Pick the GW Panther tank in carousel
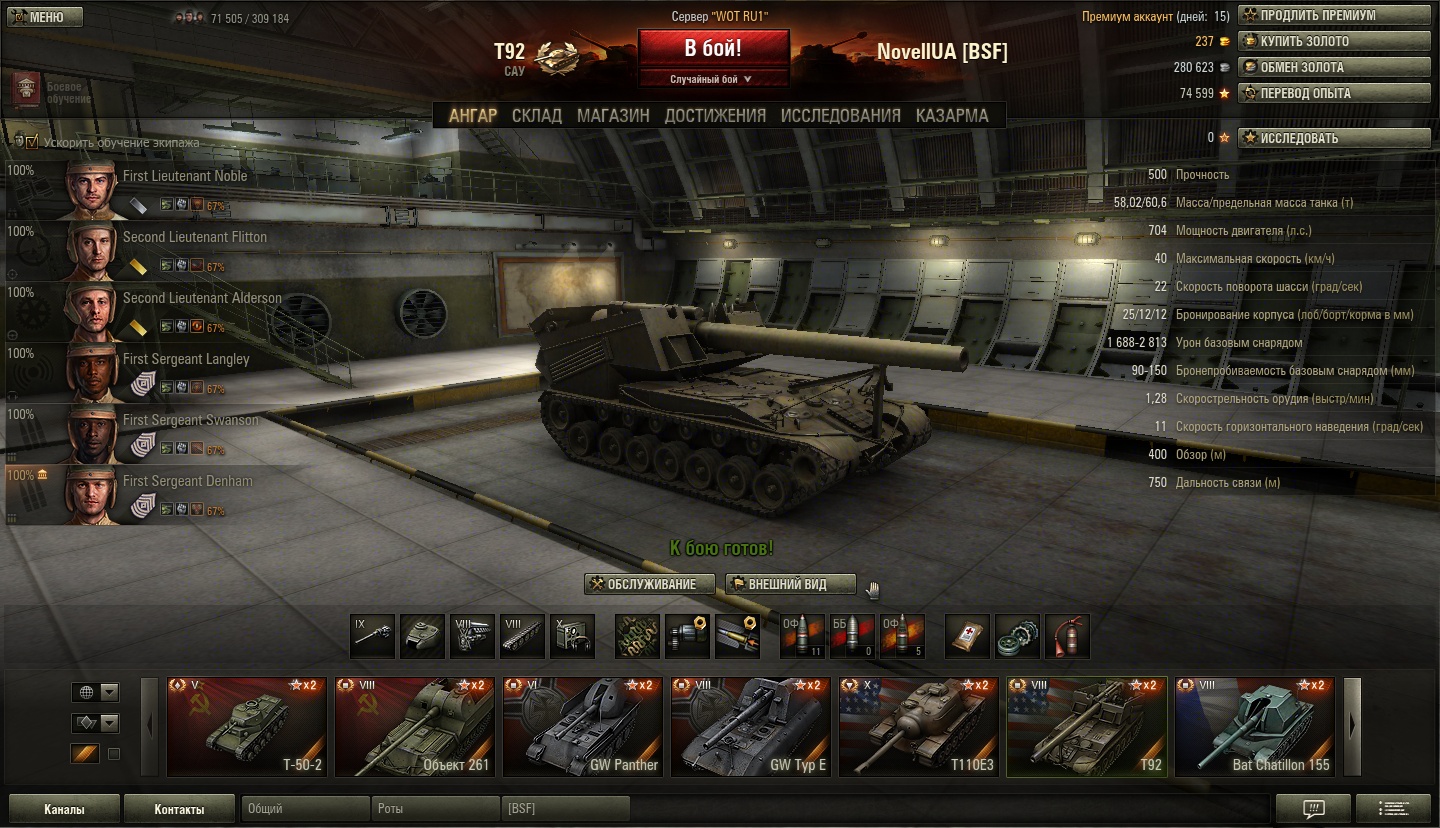Image resolution: width=1440 pixels, height=828 pixels. (582, 727)
